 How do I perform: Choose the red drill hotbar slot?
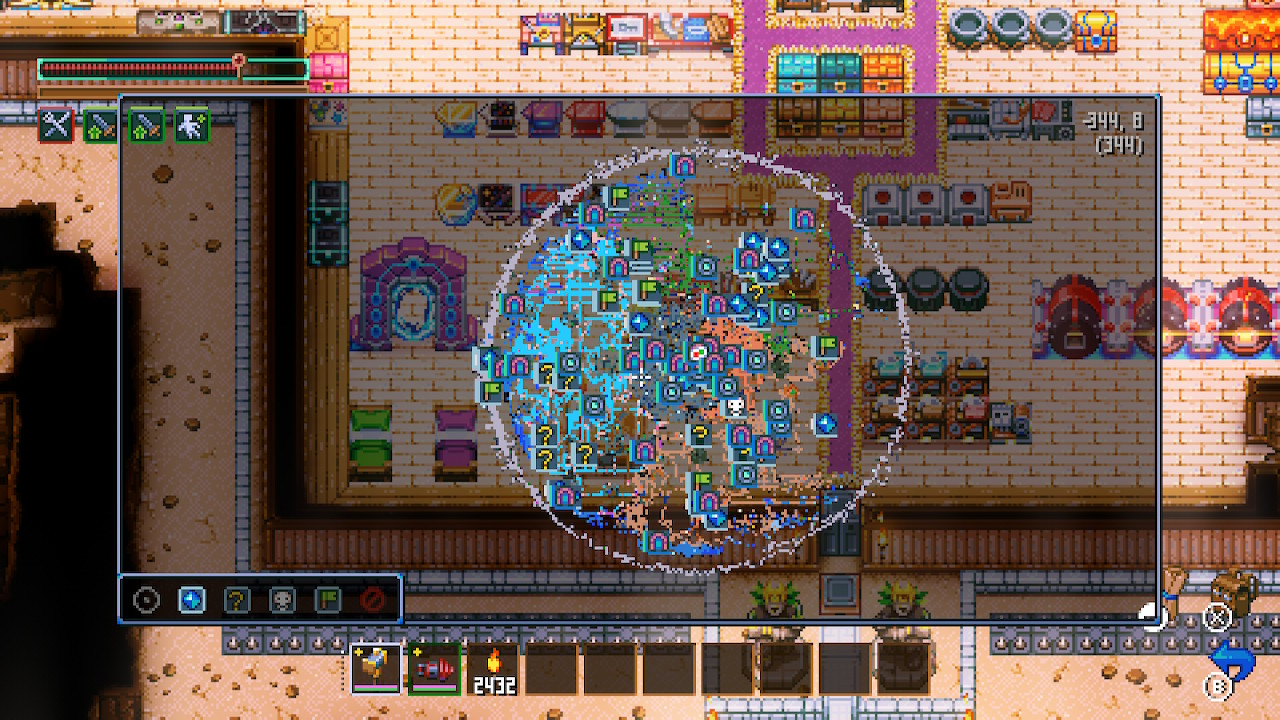click(434, 668)
